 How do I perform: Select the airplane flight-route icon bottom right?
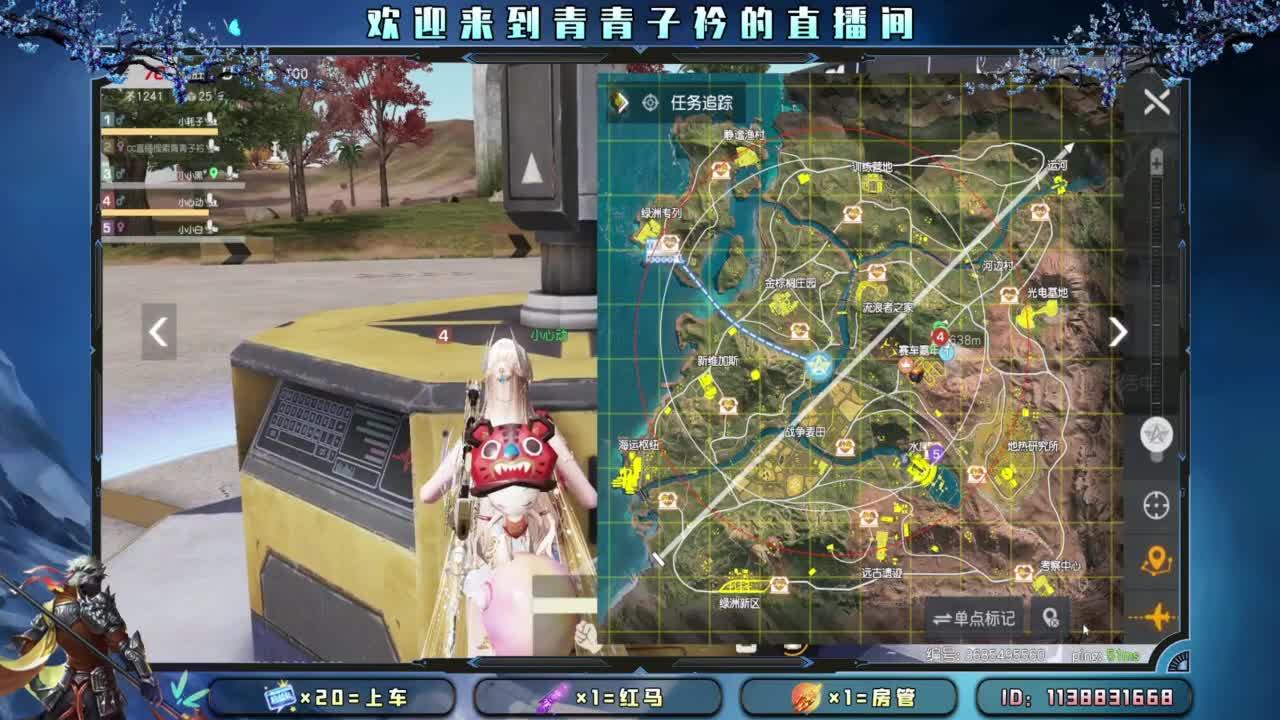tap(1155, 618)
